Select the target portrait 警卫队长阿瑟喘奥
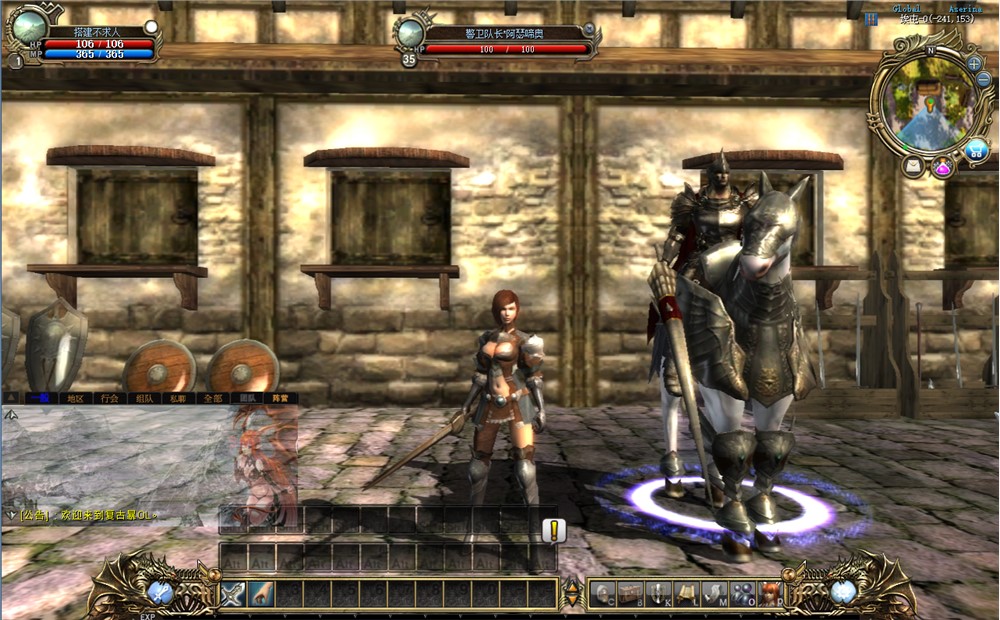The width and height of the screenshot is (1000, 620). [x=410, y=35]
